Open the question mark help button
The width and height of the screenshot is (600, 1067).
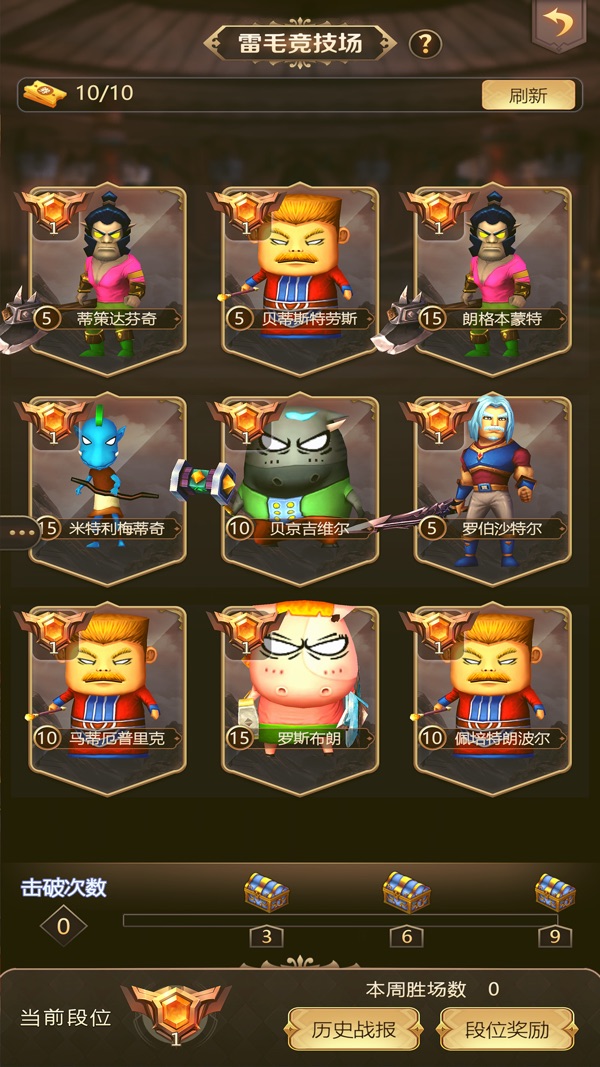[426, 44]
